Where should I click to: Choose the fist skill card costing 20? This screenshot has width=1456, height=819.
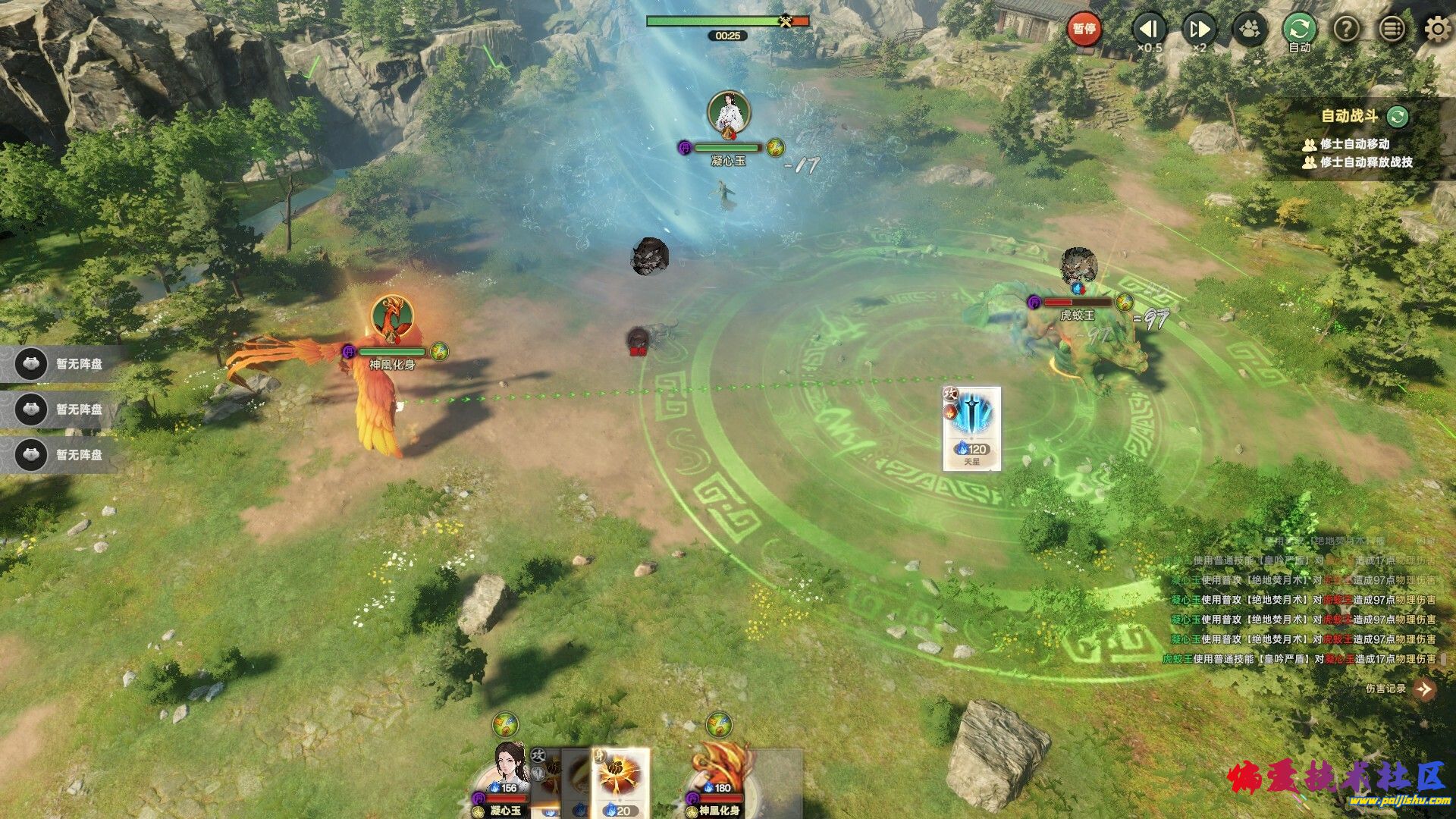click(x=621, y=783)
